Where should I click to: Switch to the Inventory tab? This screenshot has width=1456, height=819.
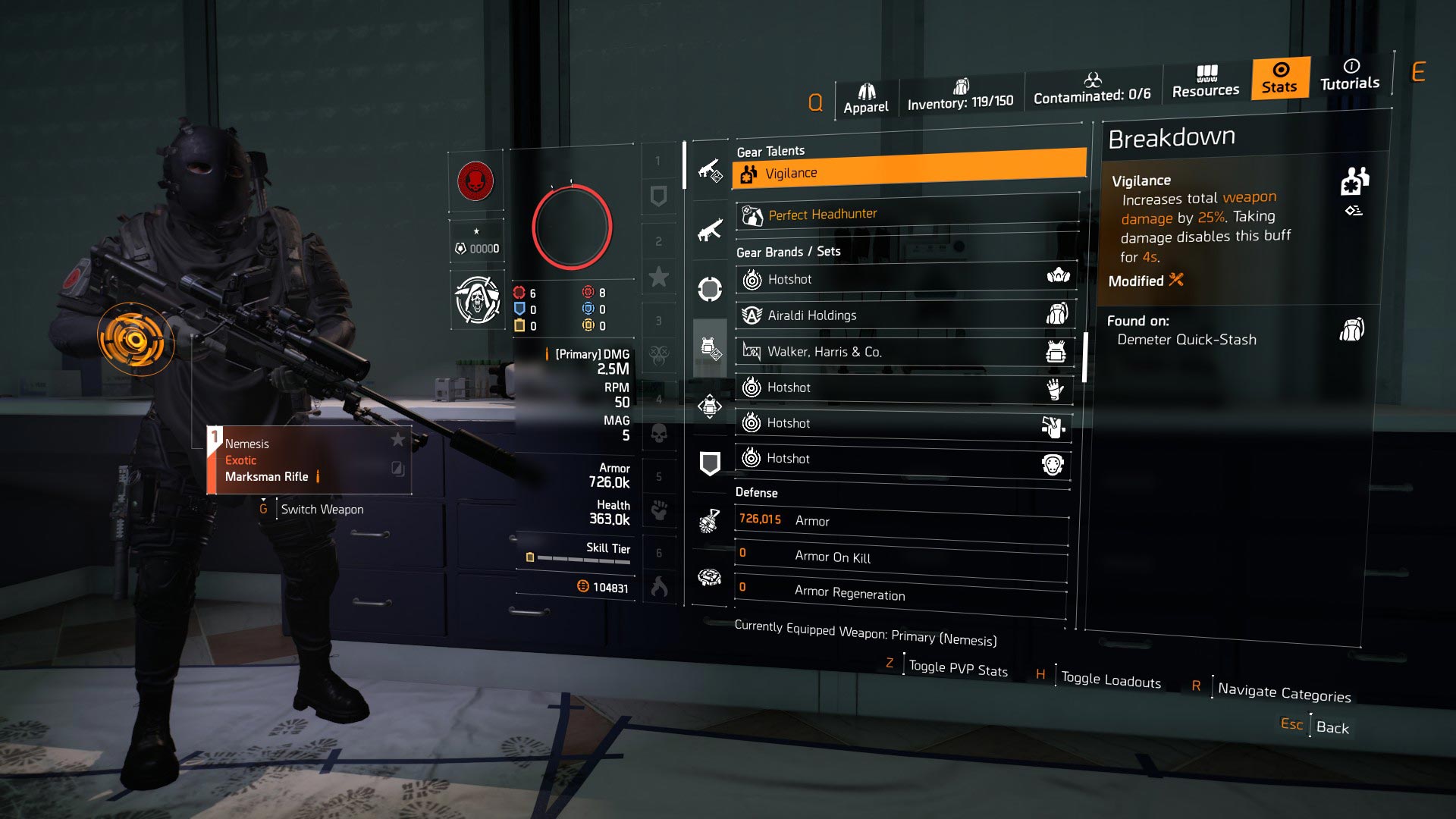pos(962,95)
